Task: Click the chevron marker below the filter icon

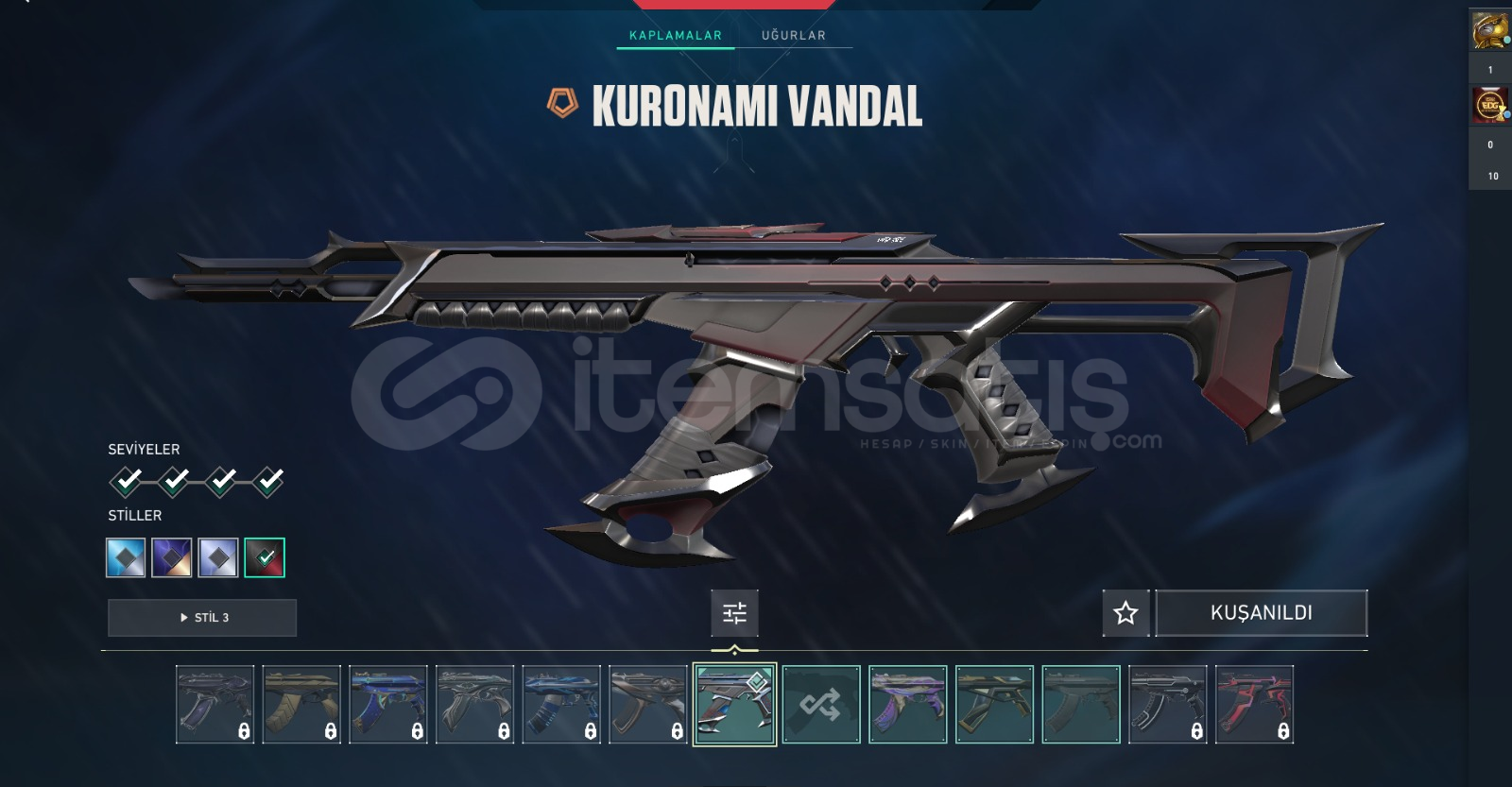Action: coord(735,650)
